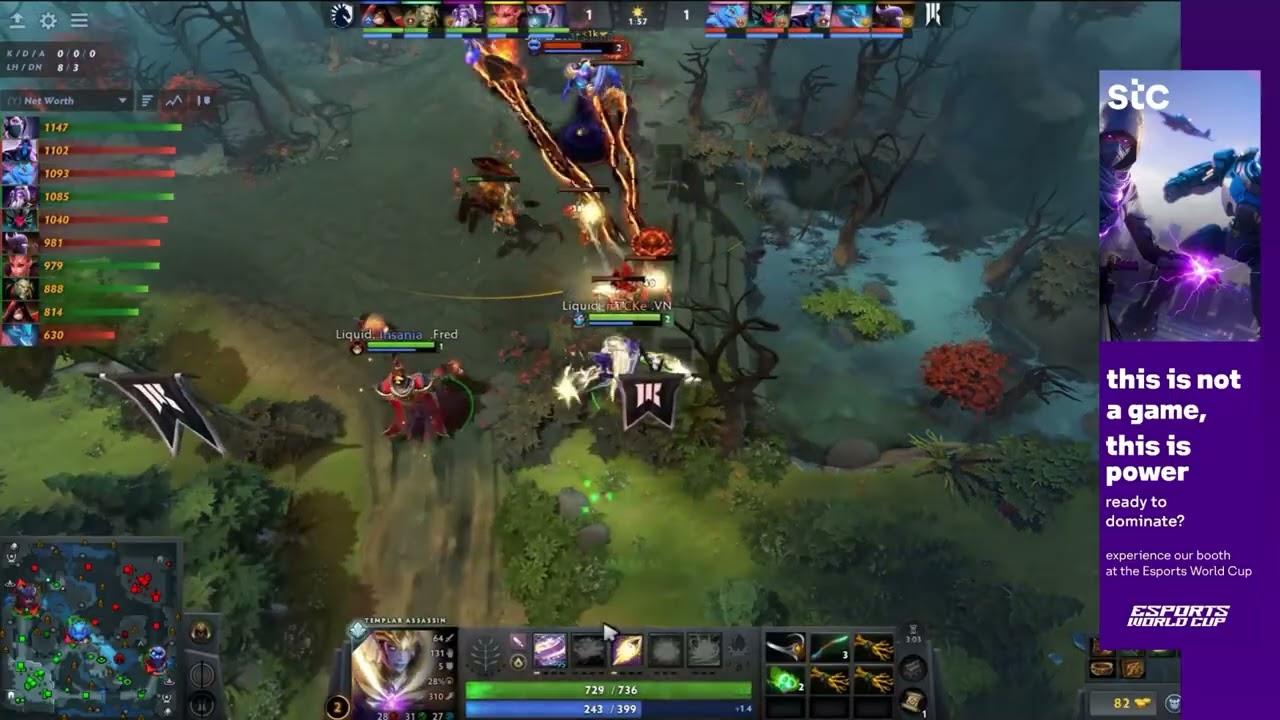Click the Wraith Band item in inventory
Screen dimensions: 1280x720
click(x=784, y=647)
